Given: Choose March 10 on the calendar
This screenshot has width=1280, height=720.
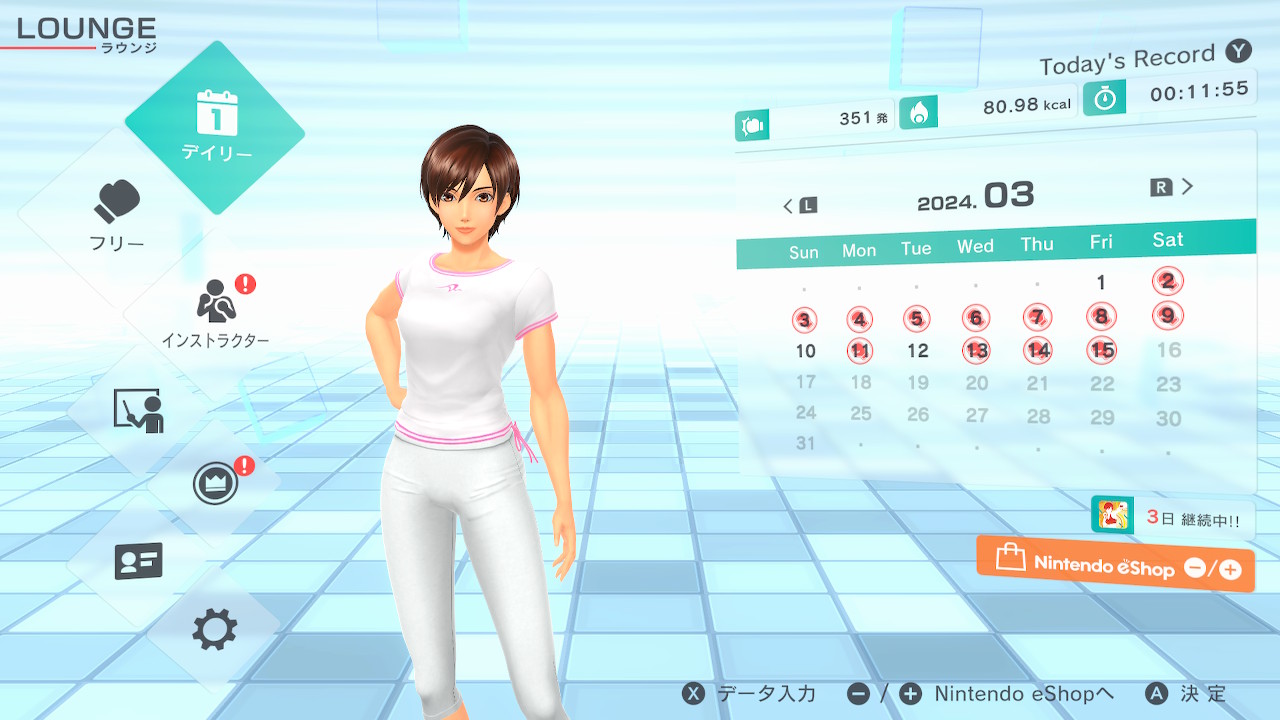Looking at the screenshot, I should (805, 351).
